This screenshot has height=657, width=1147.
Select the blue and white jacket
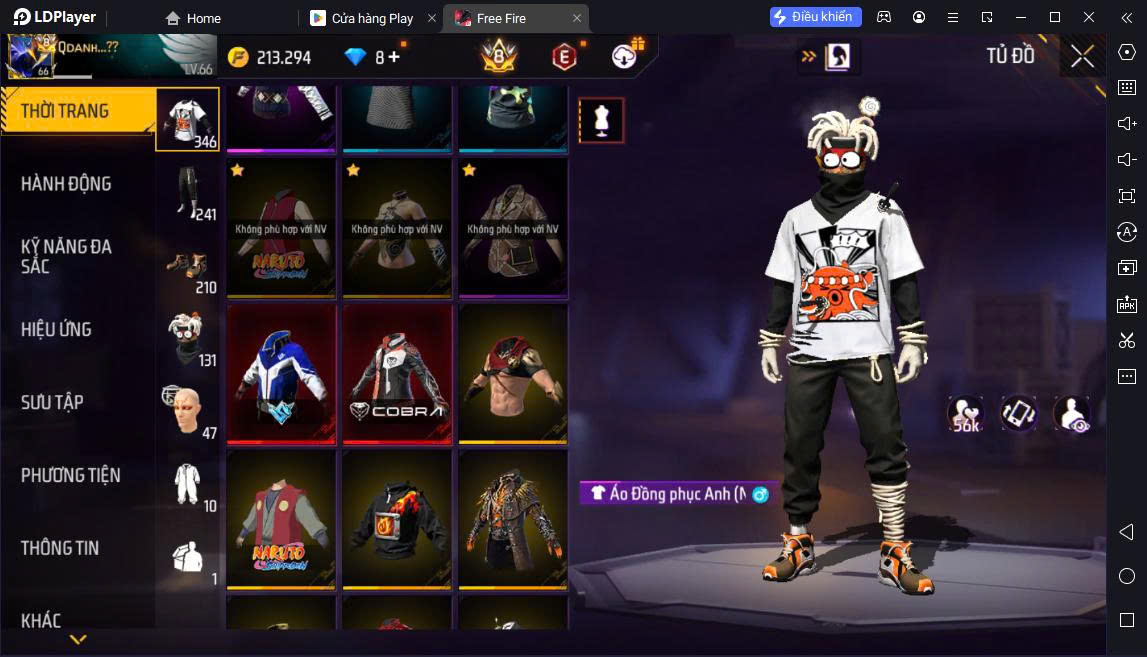click(x=281, y=373)
